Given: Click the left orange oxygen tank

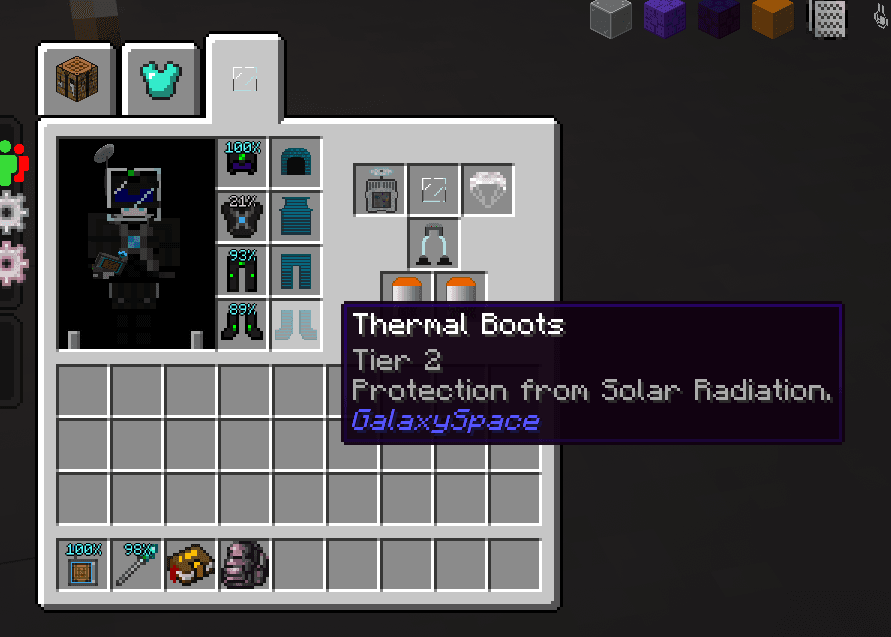Looking at the screenshot, I should [407, 290].
